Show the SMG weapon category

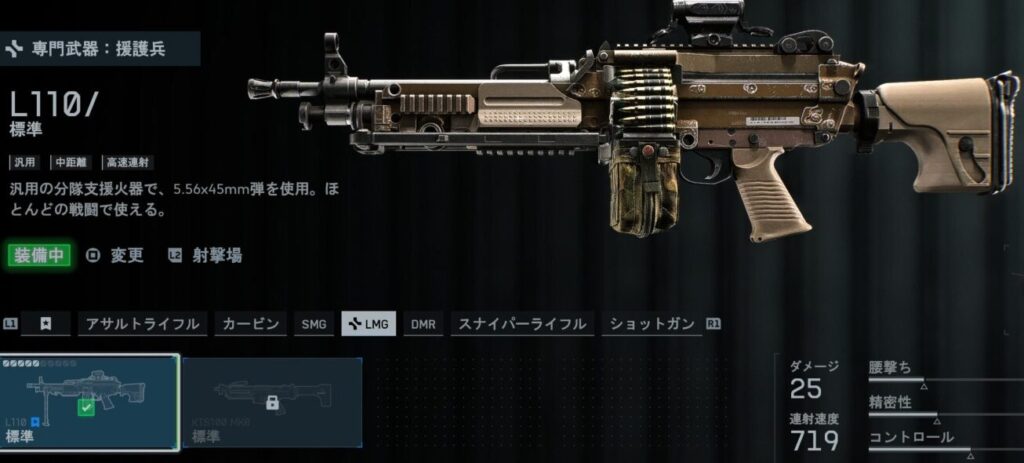(x=314, y=324)
